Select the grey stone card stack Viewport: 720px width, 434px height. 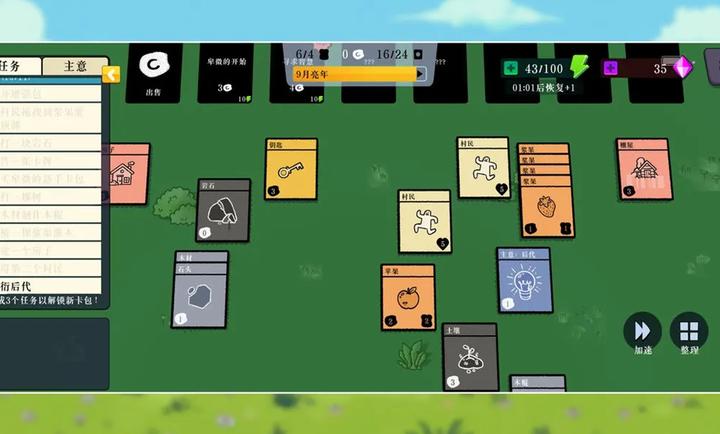(x=200, y=295)
